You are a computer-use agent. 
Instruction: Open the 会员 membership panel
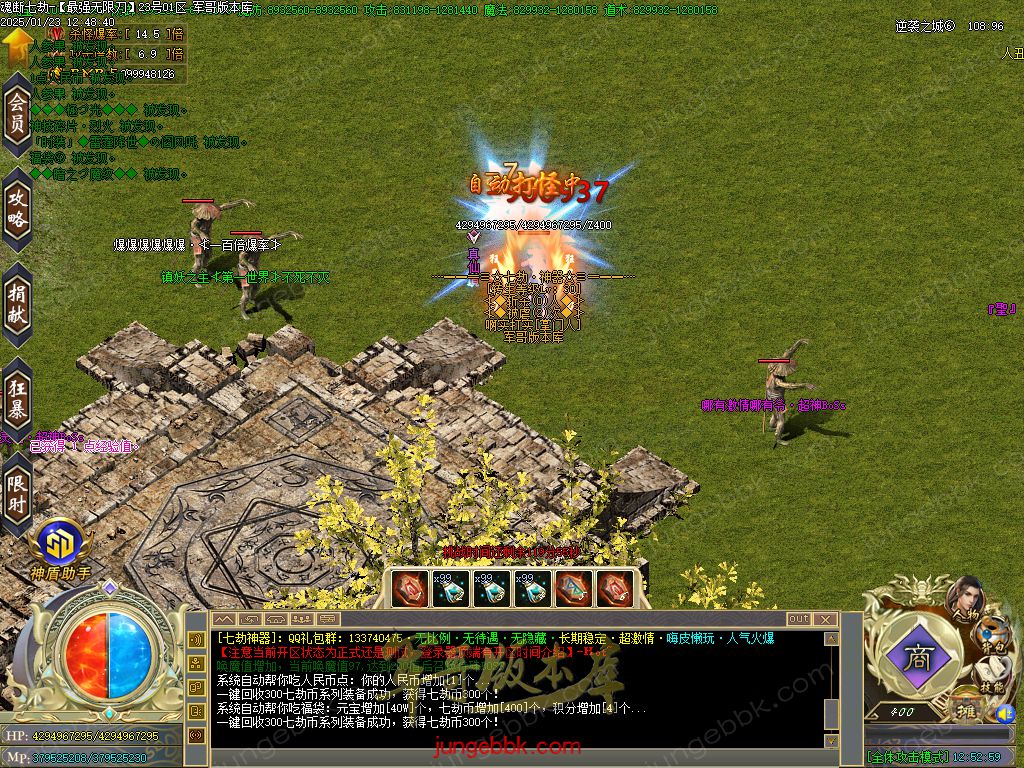(17, 114)
